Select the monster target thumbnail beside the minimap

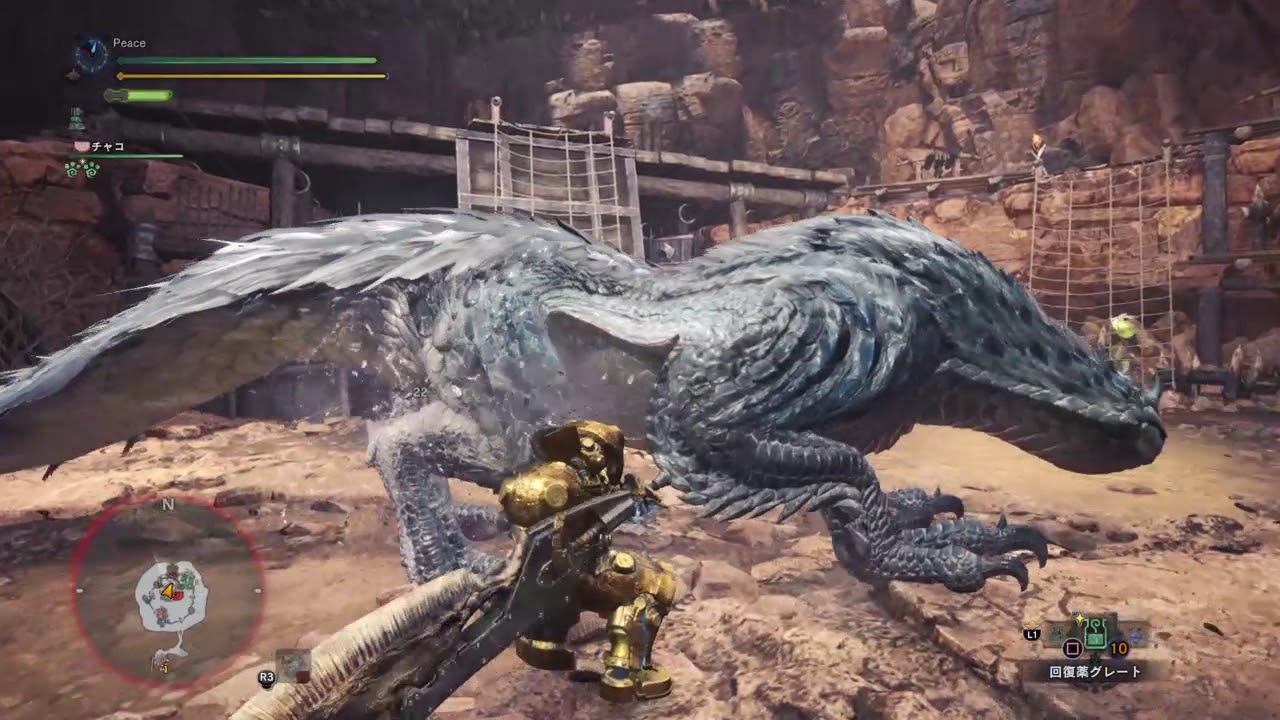coord(293,665)
